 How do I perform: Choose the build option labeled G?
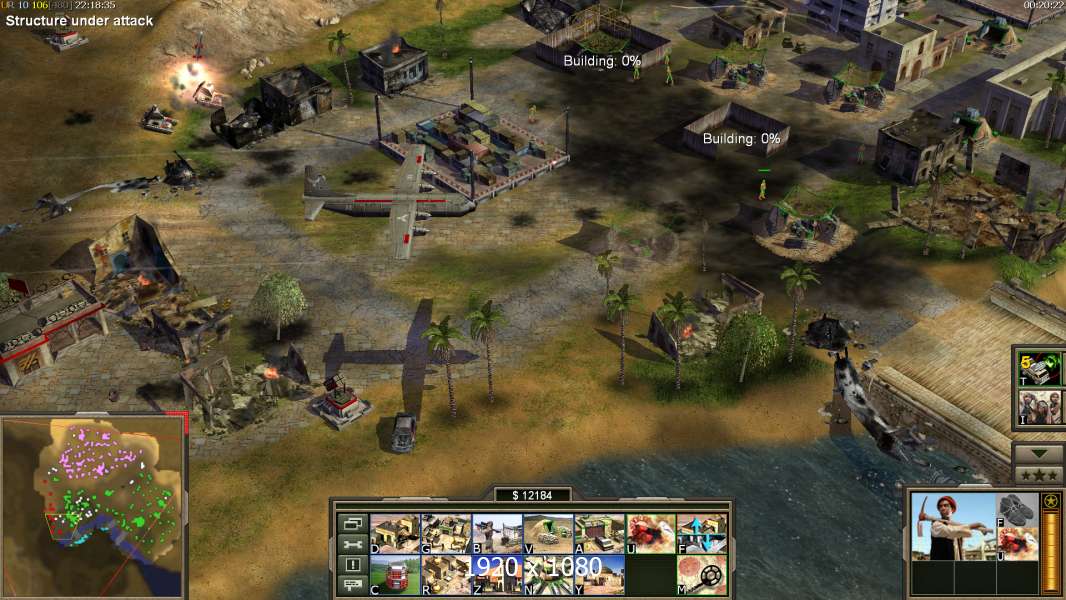pos(446,534)
